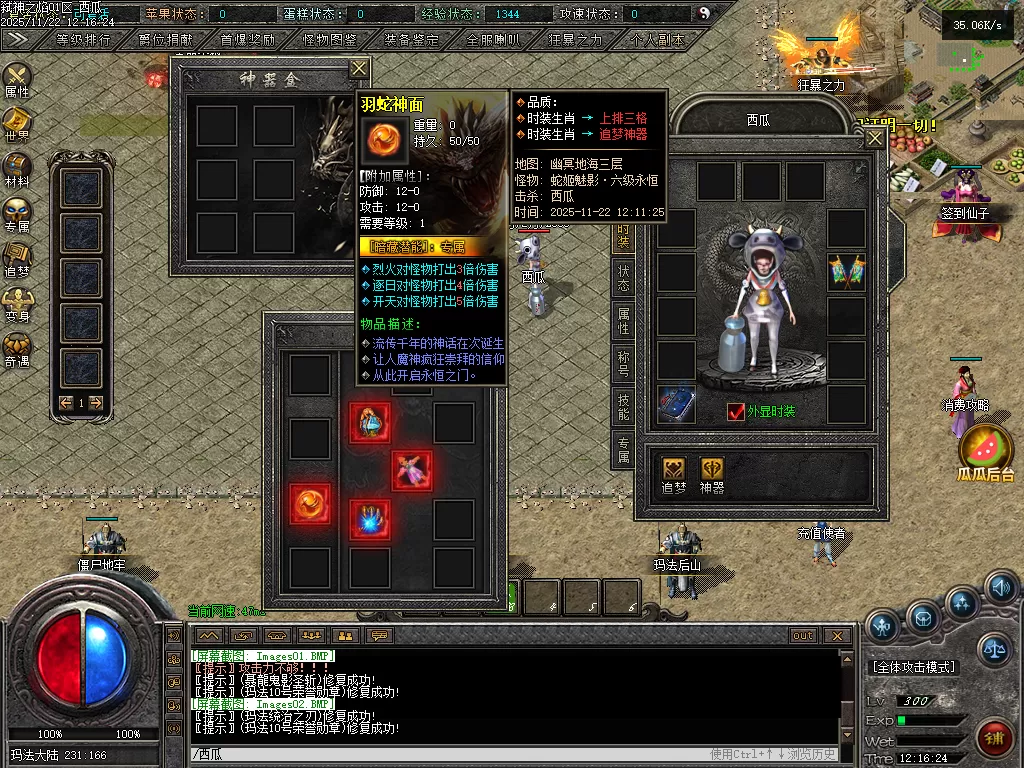Close the 西瓜 character equipment panel
Screen dimensions: 1024x768
(874, 139)
